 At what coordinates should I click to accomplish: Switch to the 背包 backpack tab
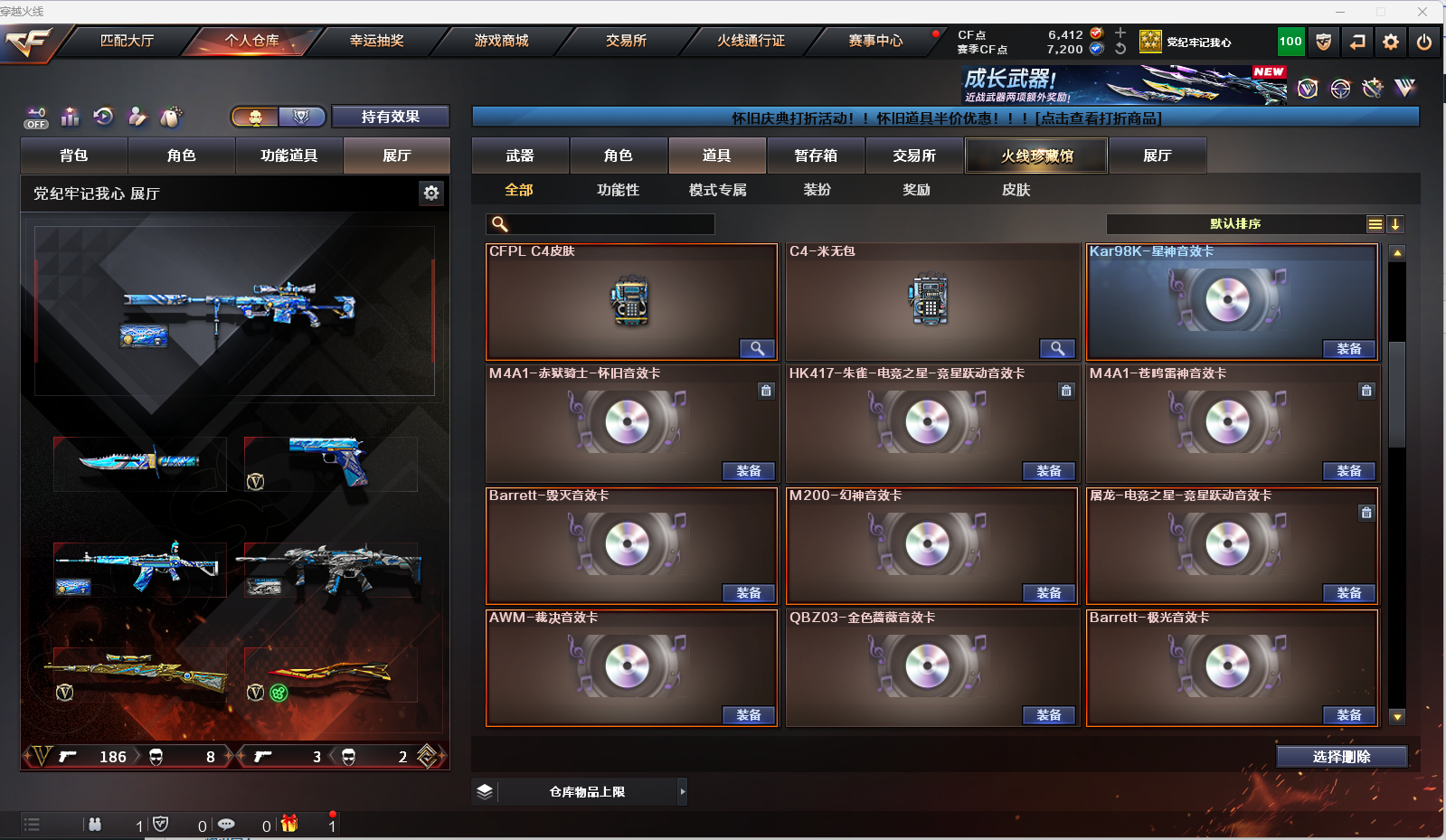74,156
